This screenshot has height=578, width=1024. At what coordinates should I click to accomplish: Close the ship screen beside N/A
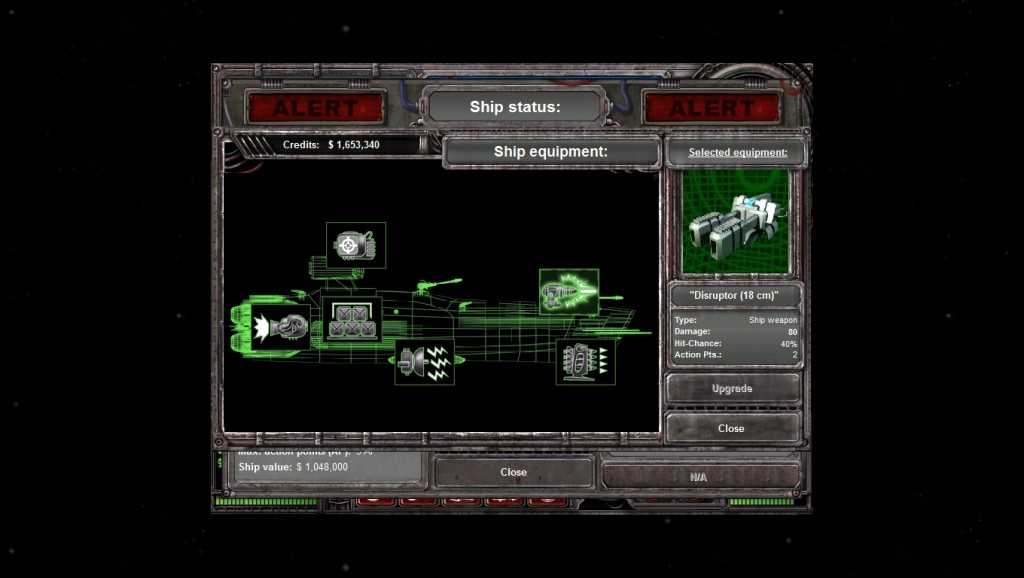(513, 472)
